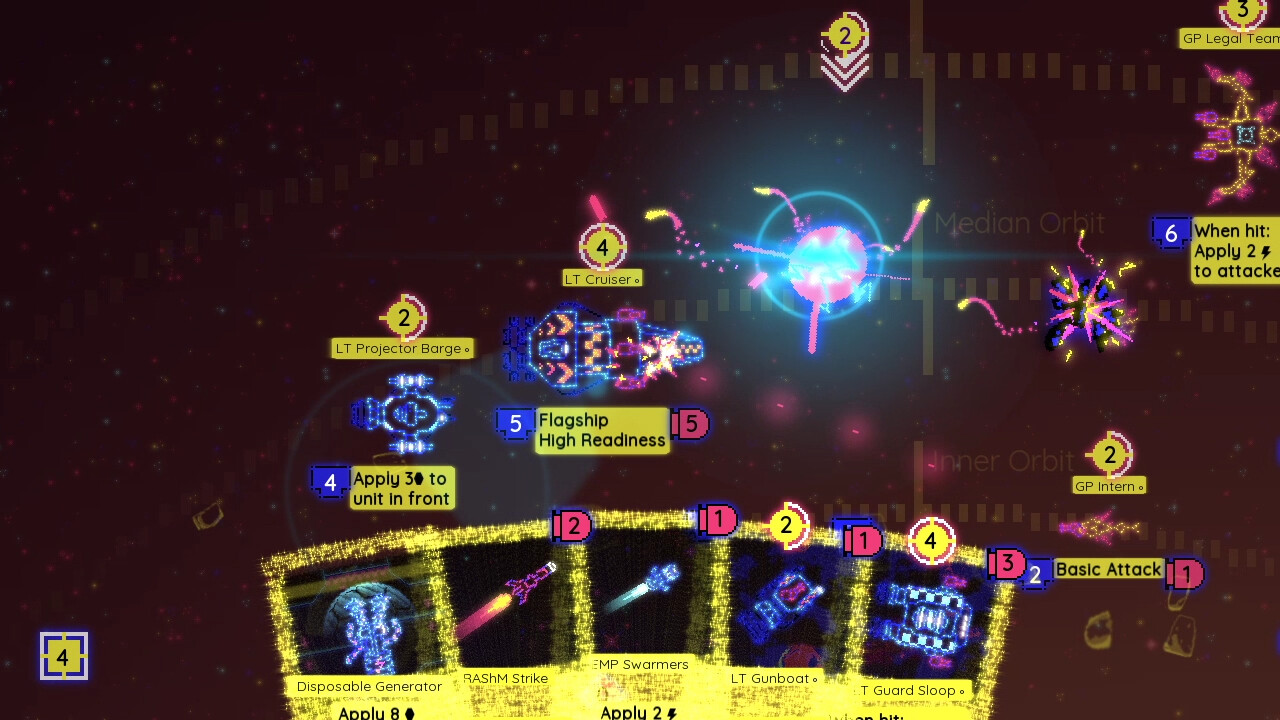Click the Median Orbit label
The height and width of the screenshot is (720, 1280).
click(x=1020, y=223)
